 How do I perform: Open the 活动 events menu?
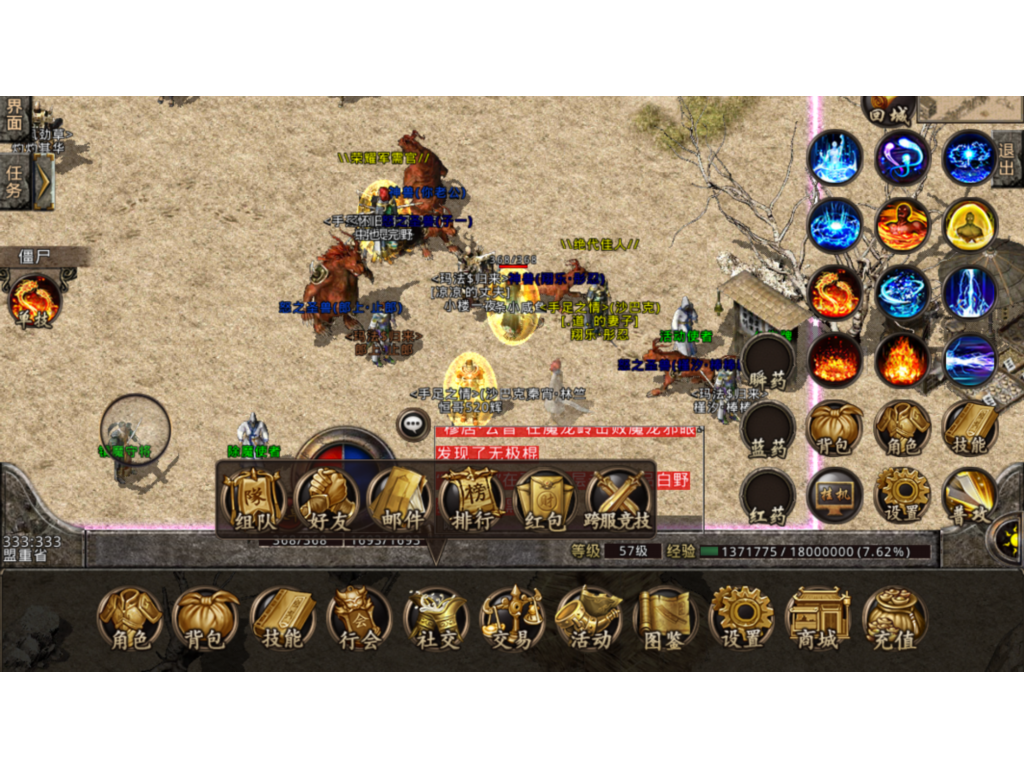tap(589, 617)
